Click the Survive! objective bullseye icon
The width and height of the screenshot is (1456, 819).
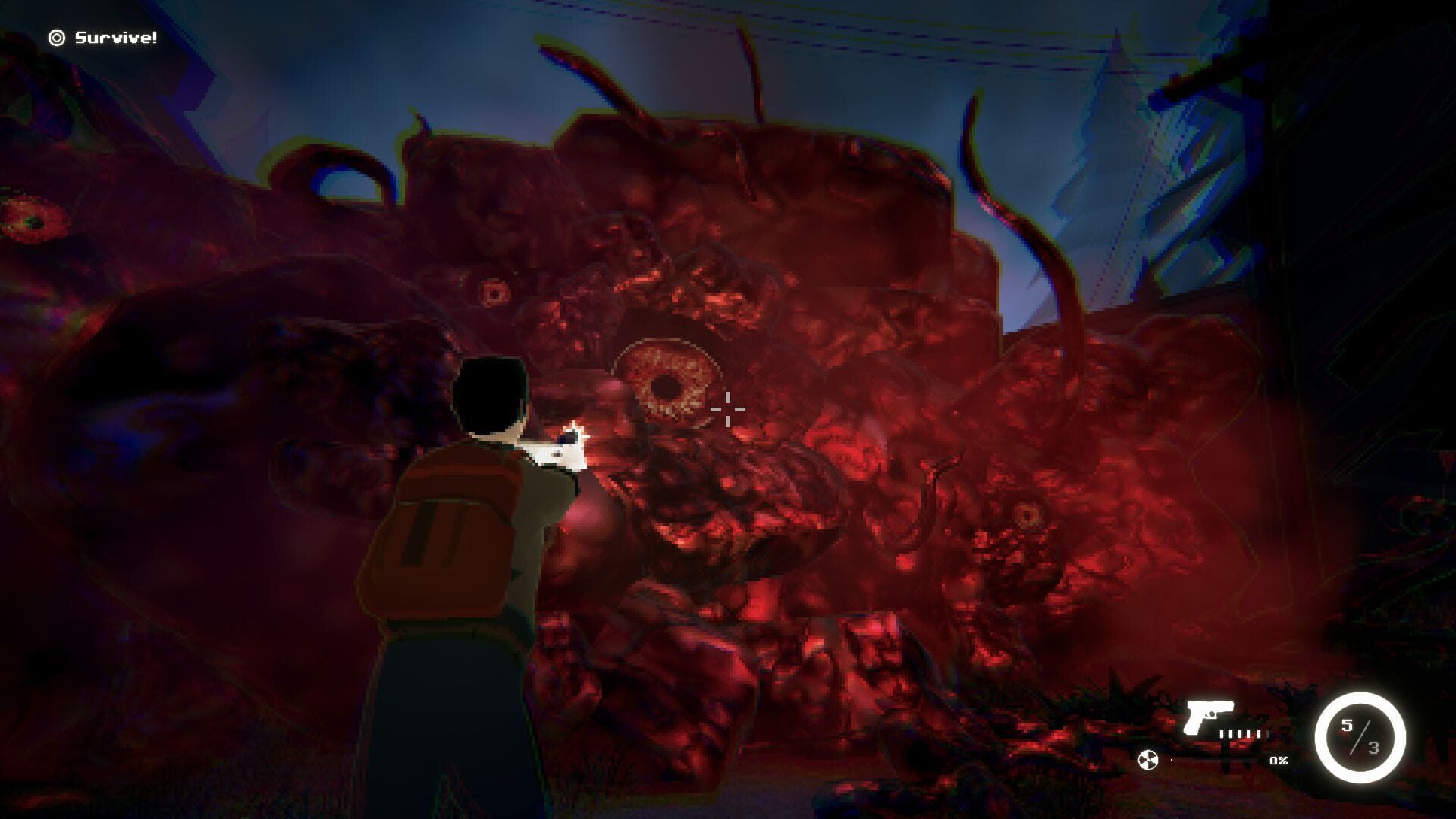coord(57,36)
